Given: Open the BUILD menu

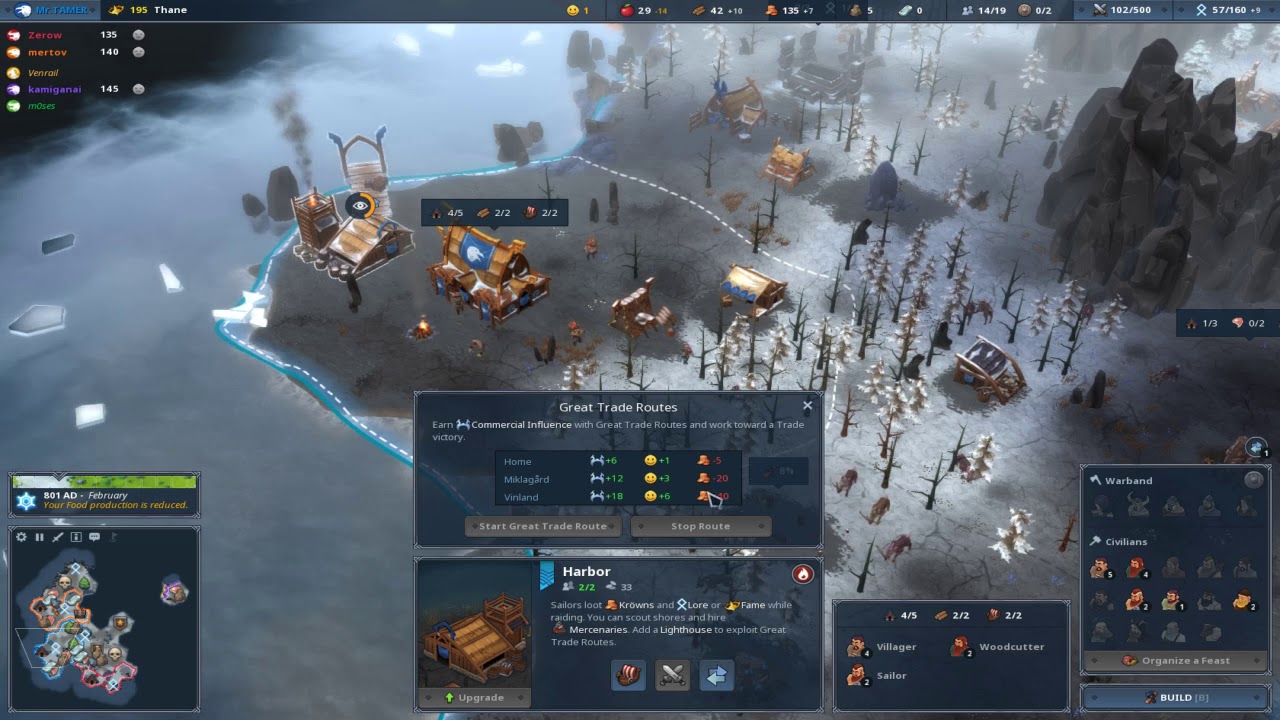Looking at the screenshot, I should coord(1175,697).
